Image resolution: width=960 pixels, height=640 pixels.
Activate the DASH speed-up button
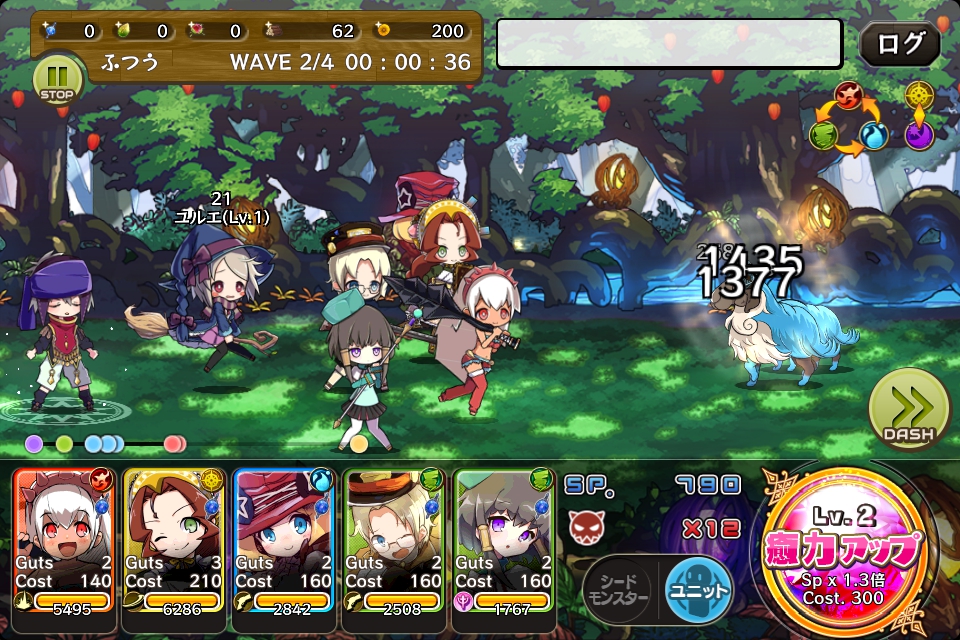pos(908,409)
